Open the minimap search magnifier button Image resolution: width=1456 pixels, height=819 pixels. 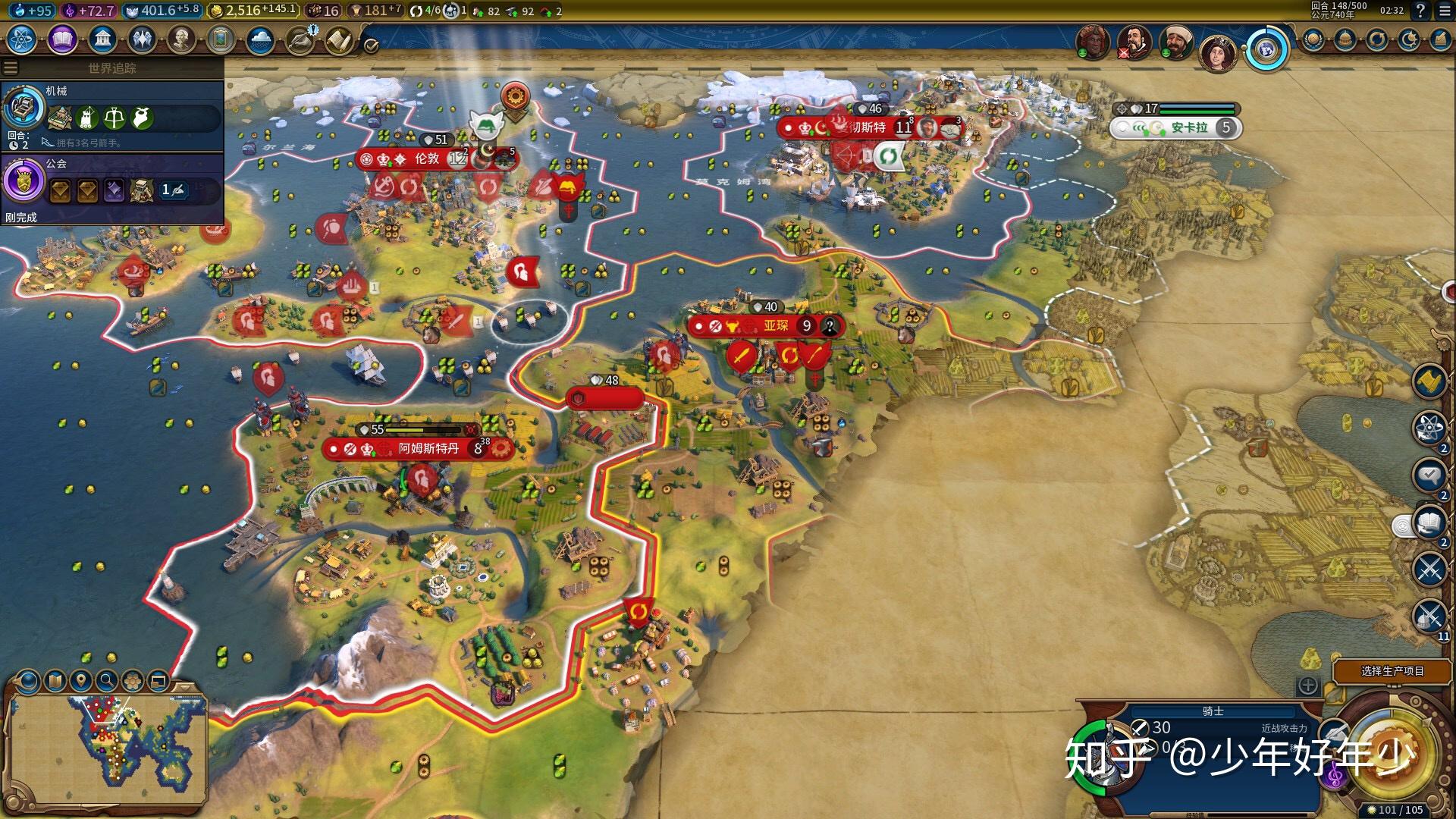[x=106, y=680]
